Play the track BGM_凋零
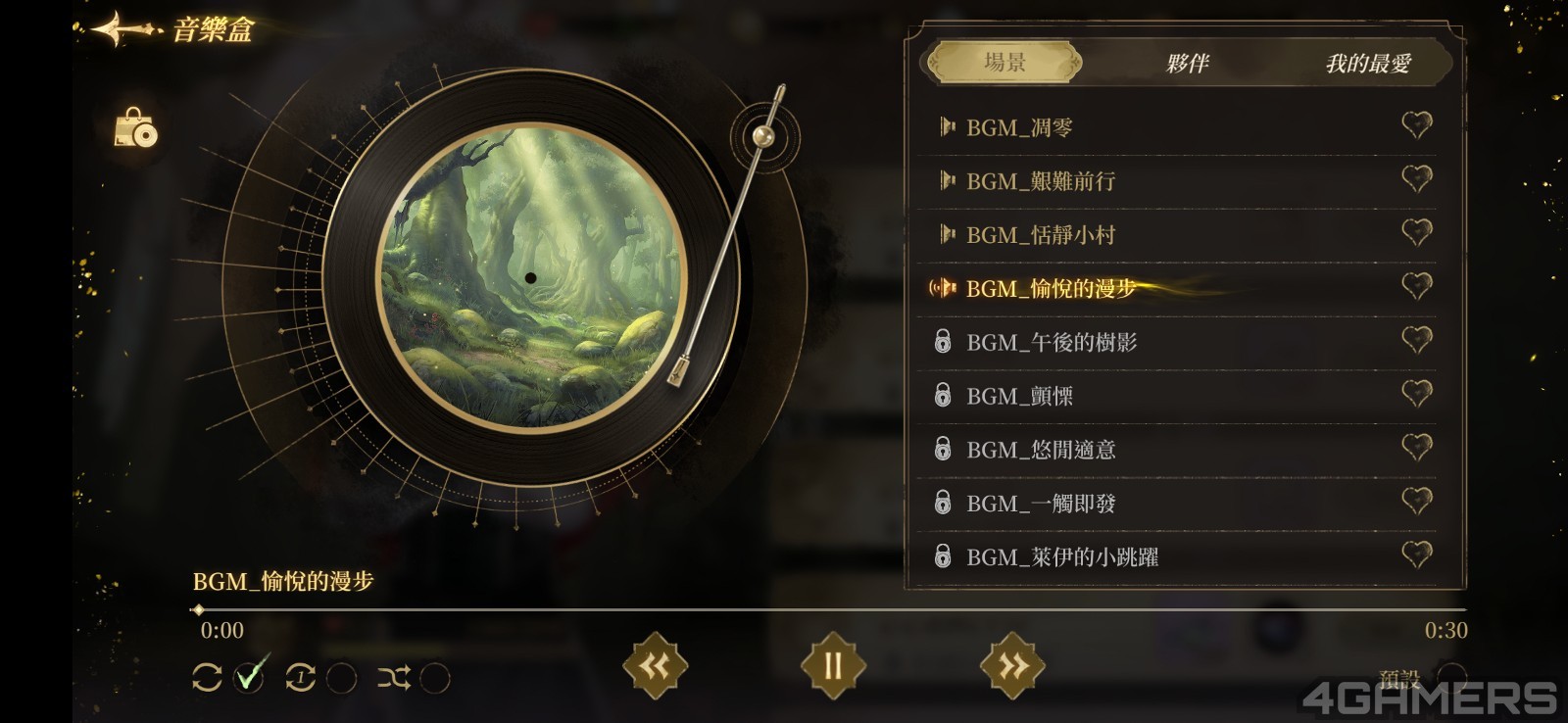The width and height of the screenshot is (1568, 723). (x=1019, y=127)
